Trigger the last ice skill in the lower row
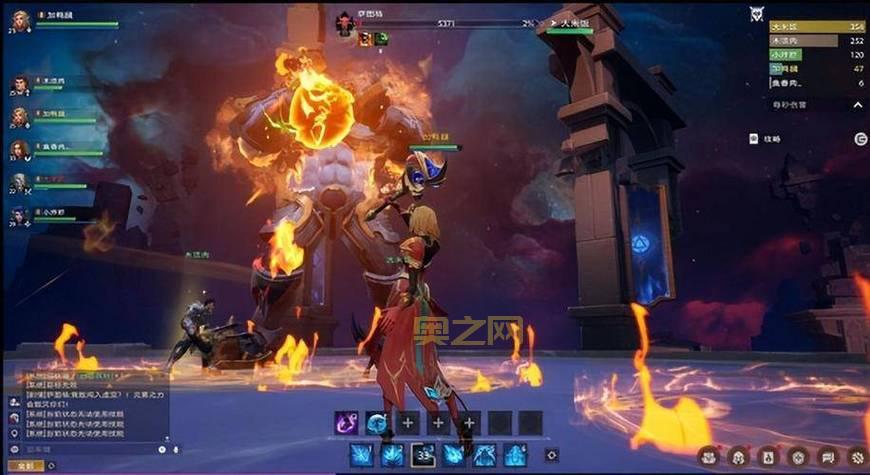 click(x=515, y=455)
